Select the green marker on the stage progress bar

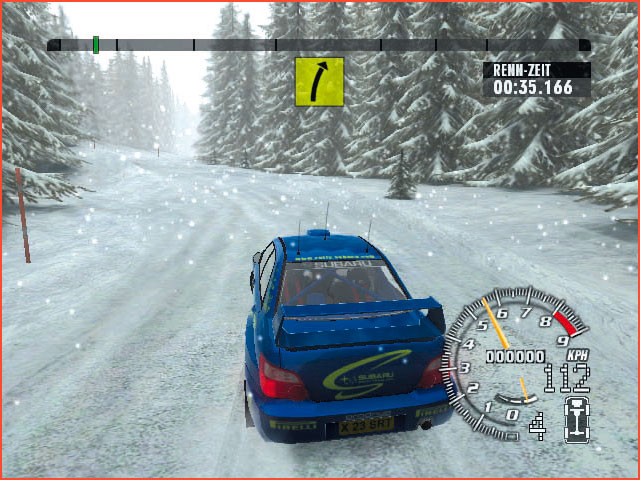tap(96, 44)
